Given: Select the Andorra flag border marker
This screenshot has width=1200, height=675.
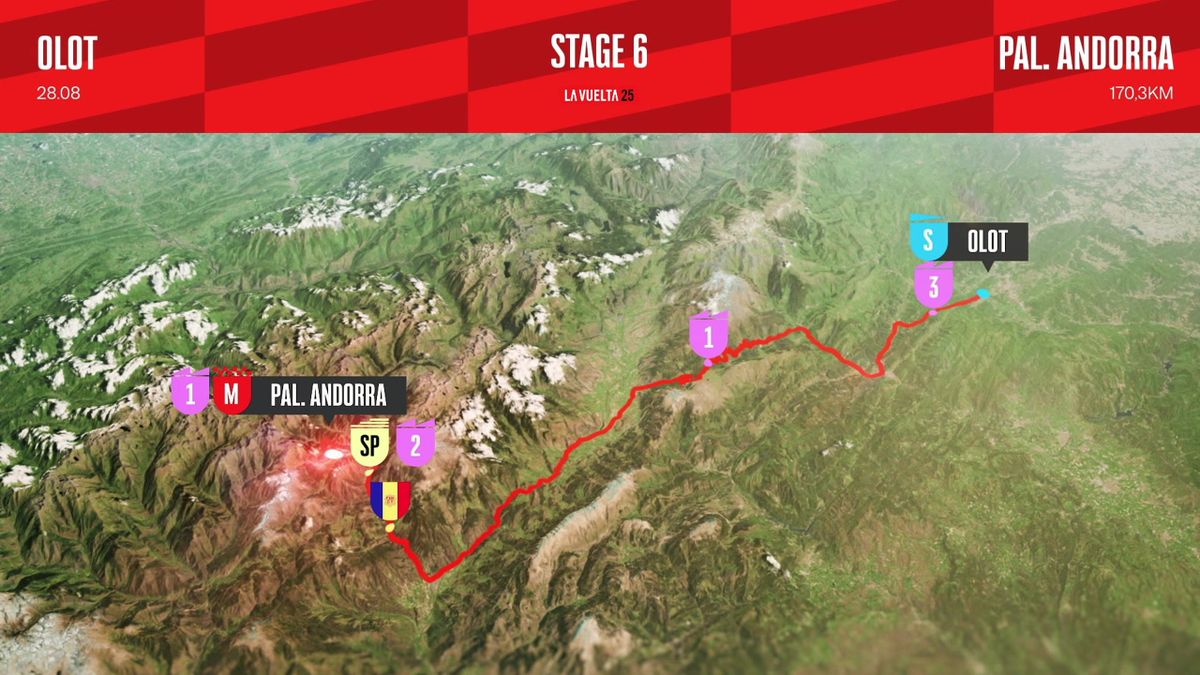Looking at the screenshot, I should tap(390, 501).
